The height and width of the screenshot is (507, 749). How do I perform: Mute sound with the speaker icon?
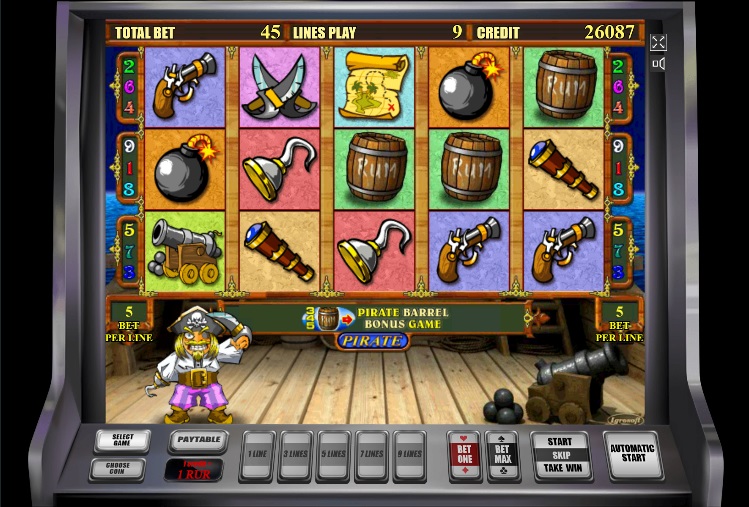click(x=658, y=64)
